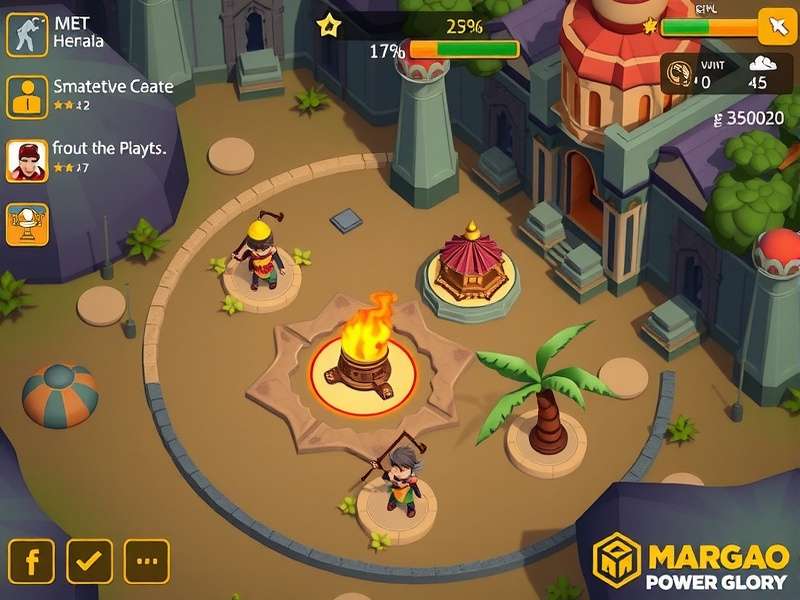Image resolution: width=800 pixels, height=600 pixels.
Task: Select the yellow person silhouette icon
Action: point(27,97)
